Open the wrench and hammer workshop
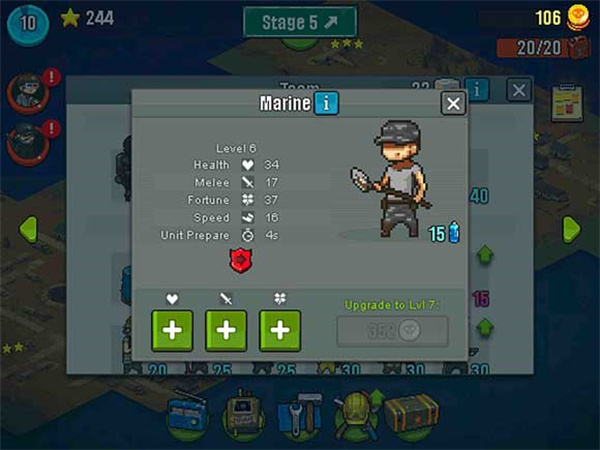The image size is (600, 450). 297,412
